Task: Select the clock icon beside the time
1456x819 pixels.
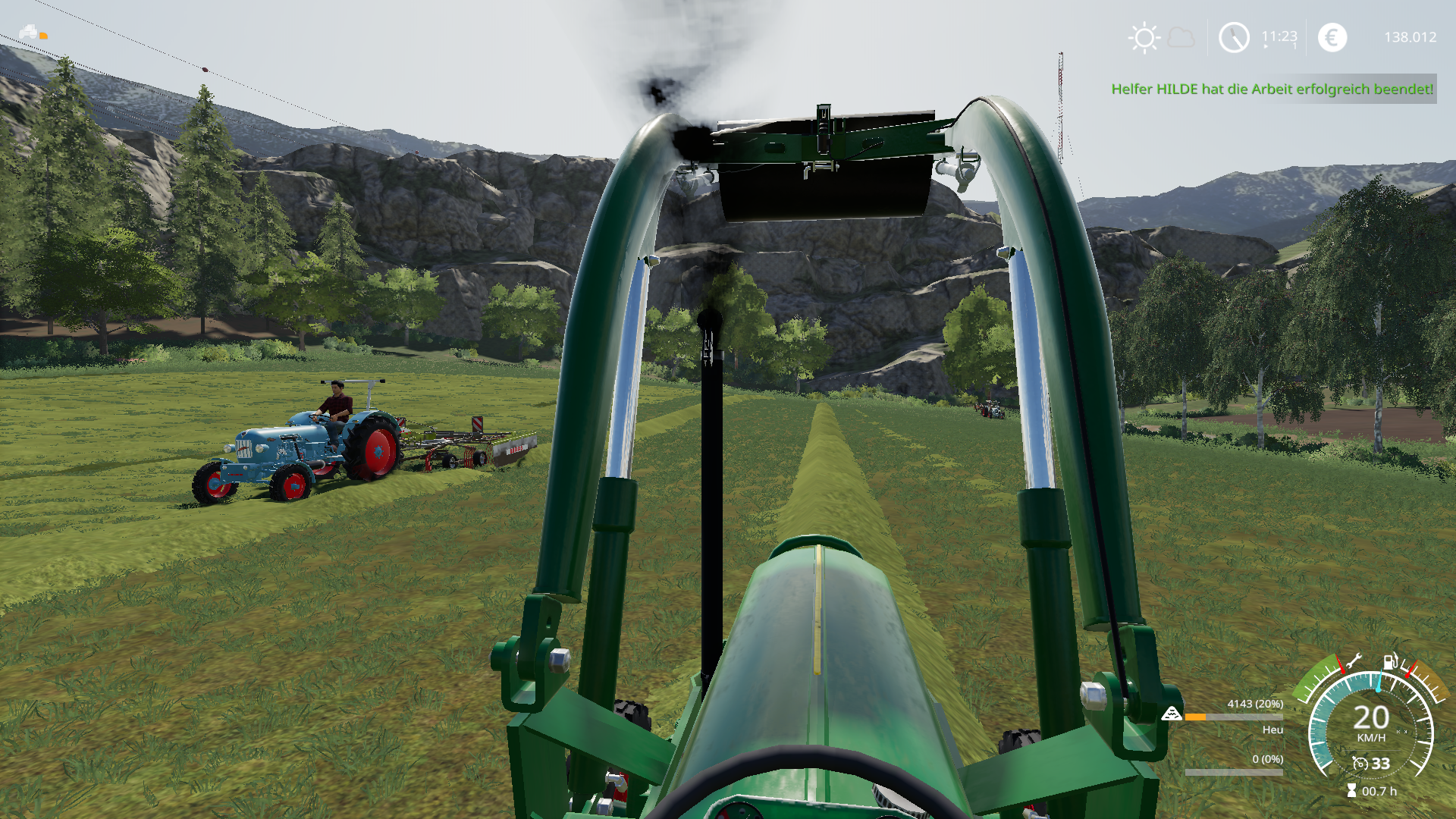Action: click(x=1234, y=37)
